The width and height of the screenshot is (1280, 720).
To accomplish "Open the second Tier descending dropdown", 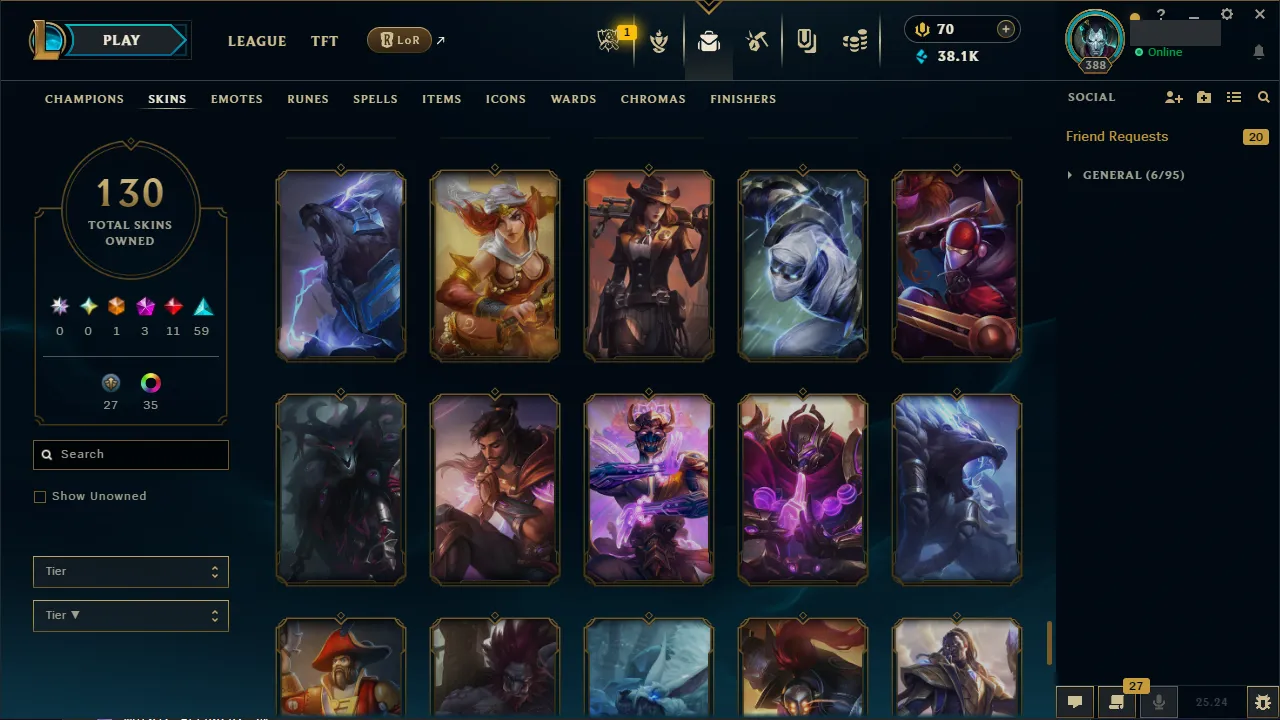I will (x=130, y=615).
